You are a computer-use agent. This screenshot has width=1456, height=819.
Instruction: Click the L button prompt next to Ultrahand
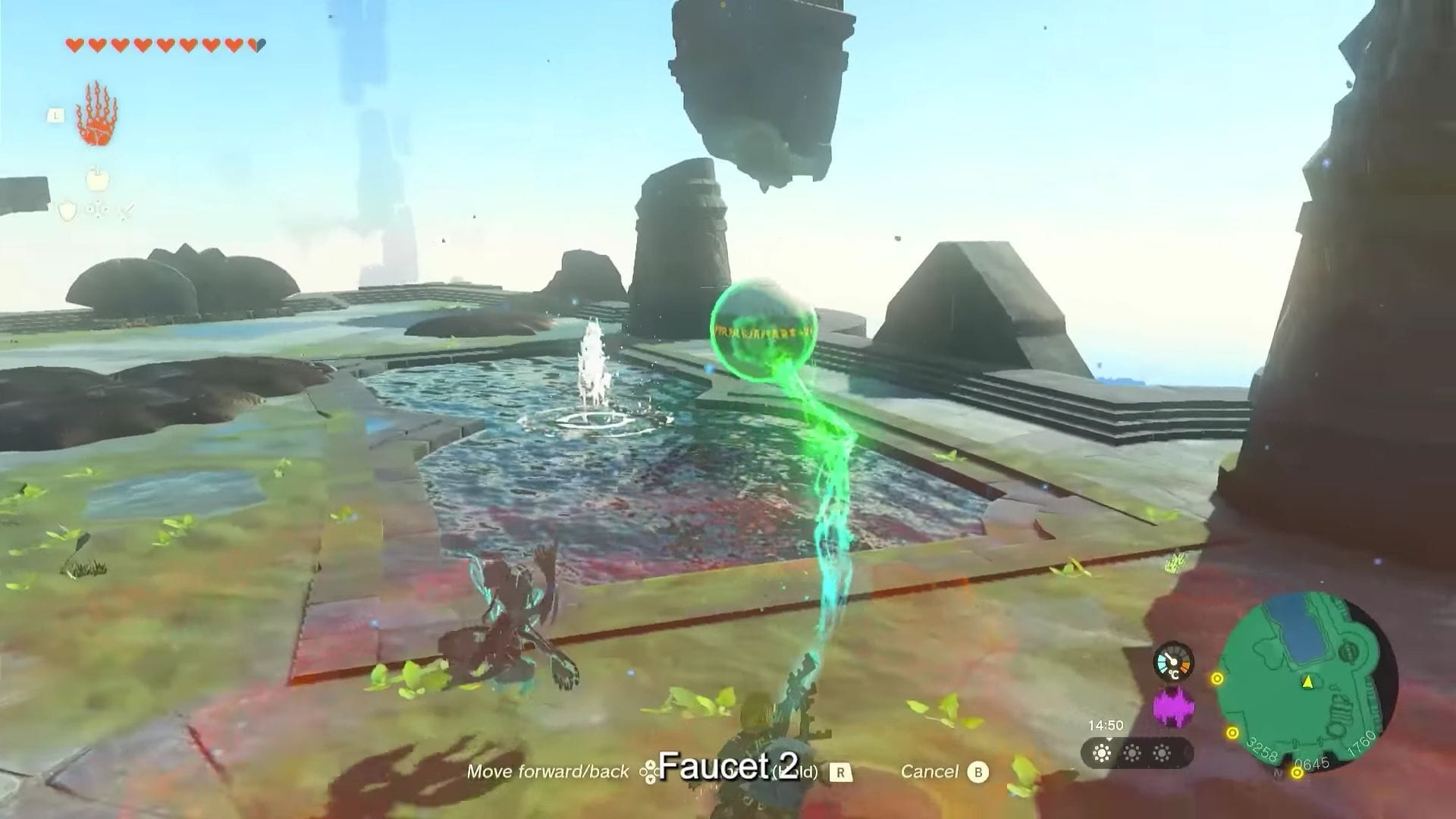[56, 115]
